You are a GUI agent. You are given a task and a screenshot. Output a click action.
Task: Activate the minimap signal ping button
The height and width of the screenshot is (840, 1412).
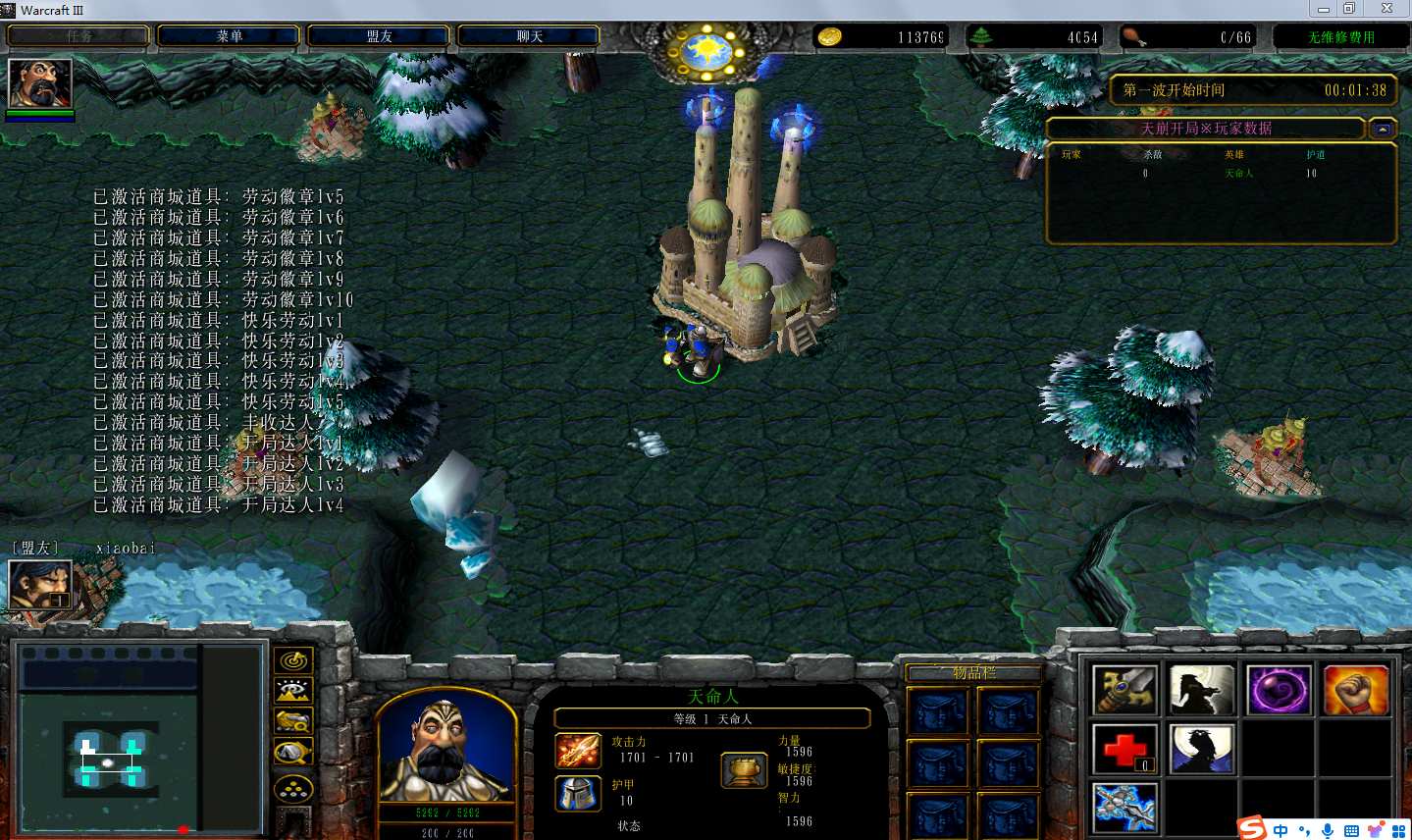point(293,661)
